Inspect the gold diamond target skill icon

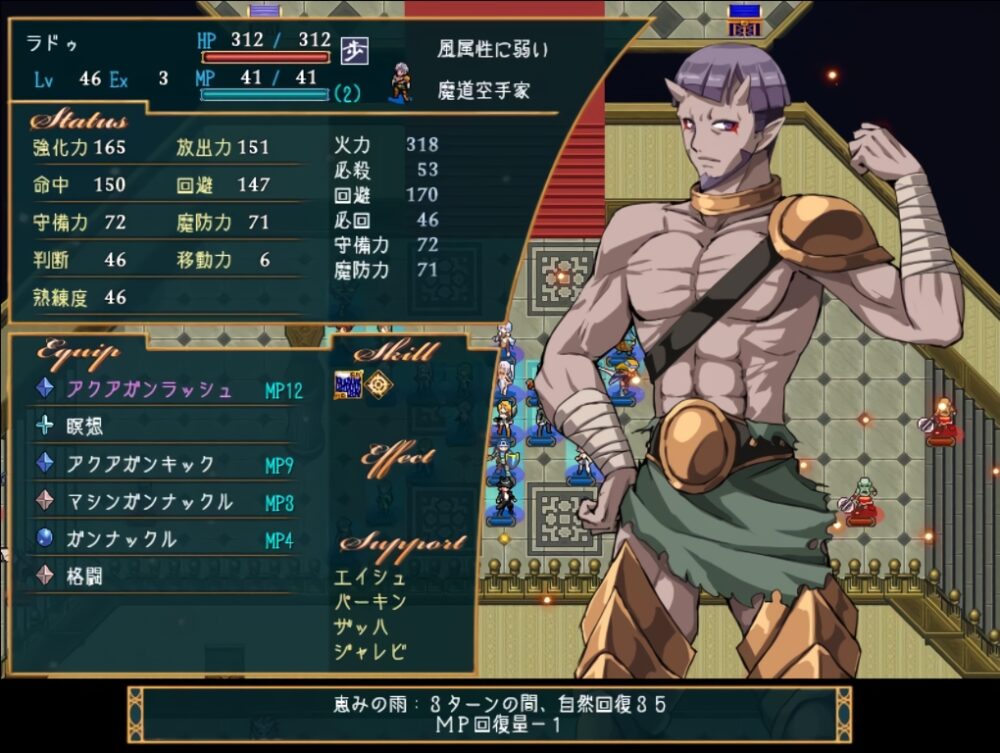point(378,385)
